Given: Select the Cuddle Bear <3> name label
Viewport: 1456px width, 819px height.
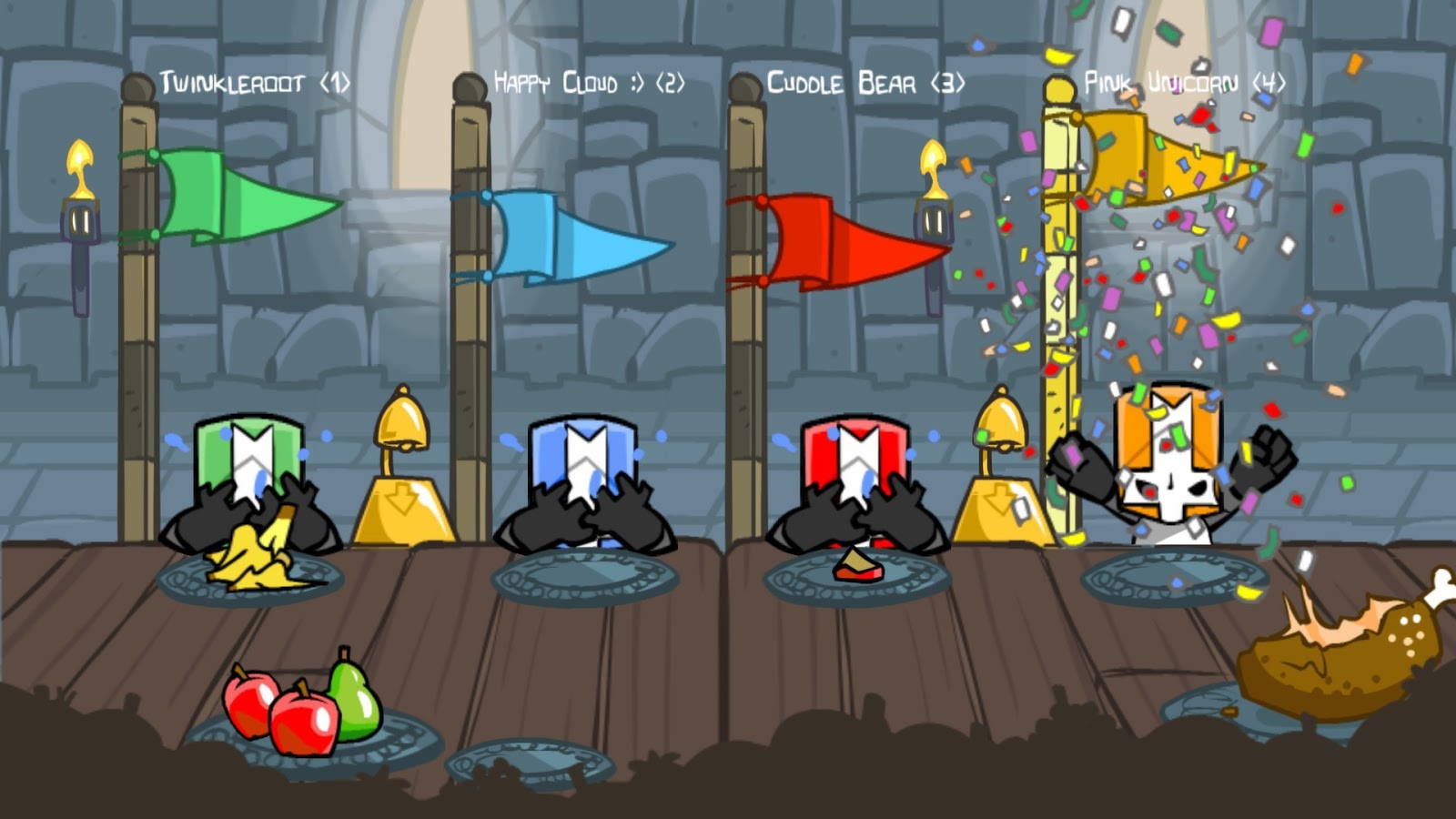Looking at the screenshot, I should (863, 82).
